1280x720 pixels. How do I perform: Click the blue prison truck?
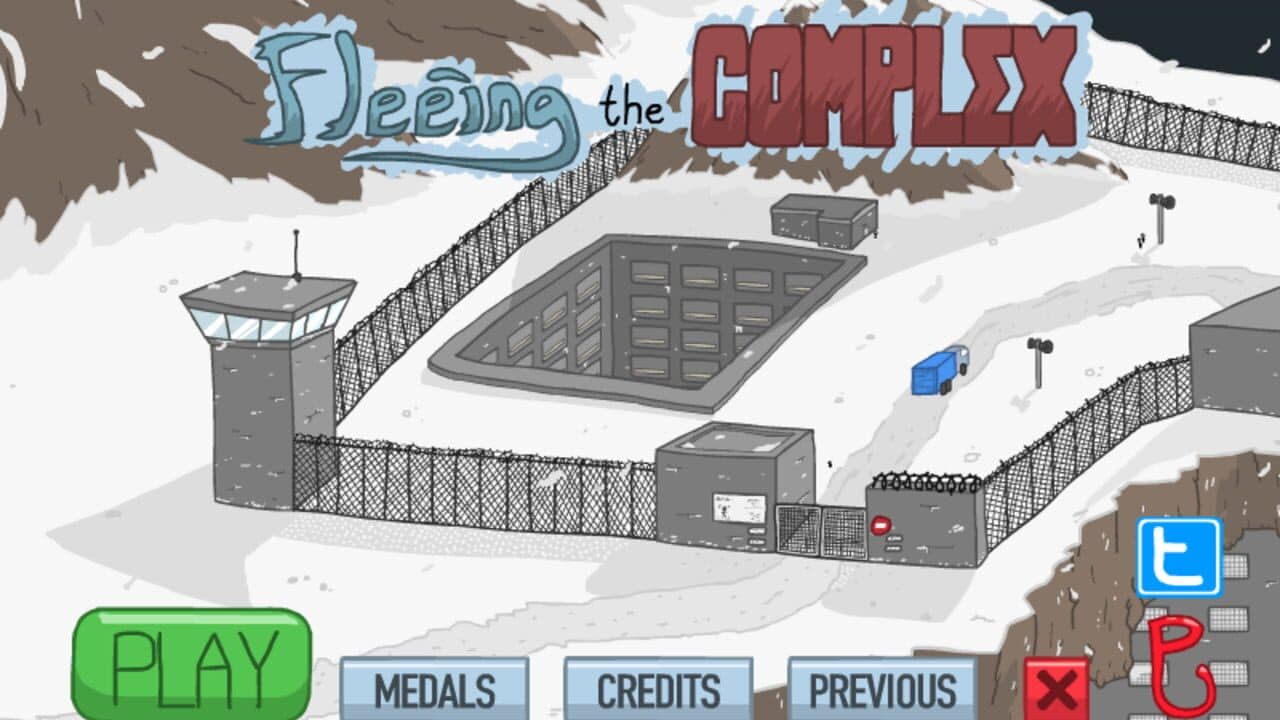[937, 371]
